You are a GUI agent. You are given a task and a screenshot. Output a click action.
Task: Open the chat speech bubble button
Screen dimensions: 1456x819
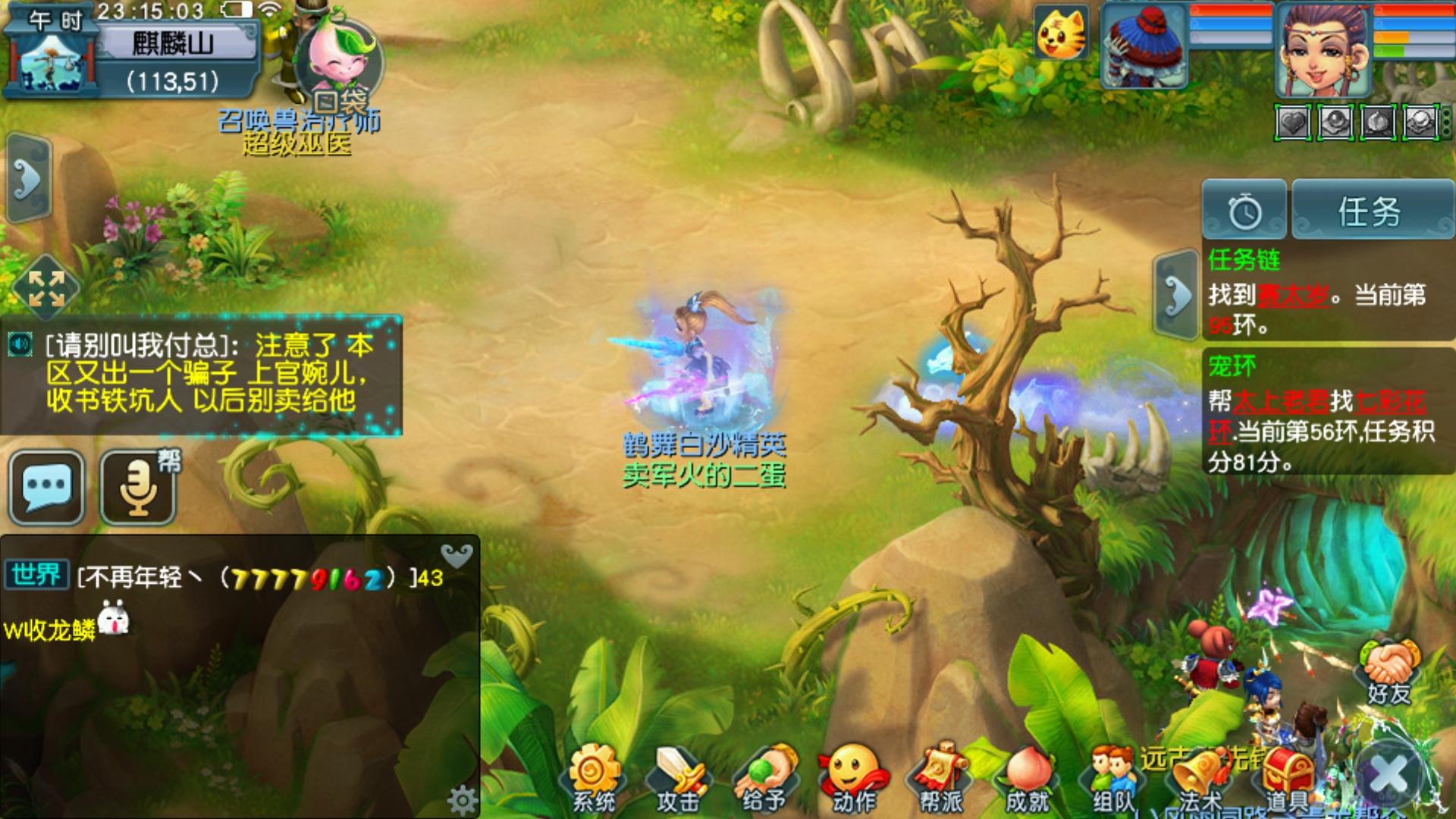[47, 487]
